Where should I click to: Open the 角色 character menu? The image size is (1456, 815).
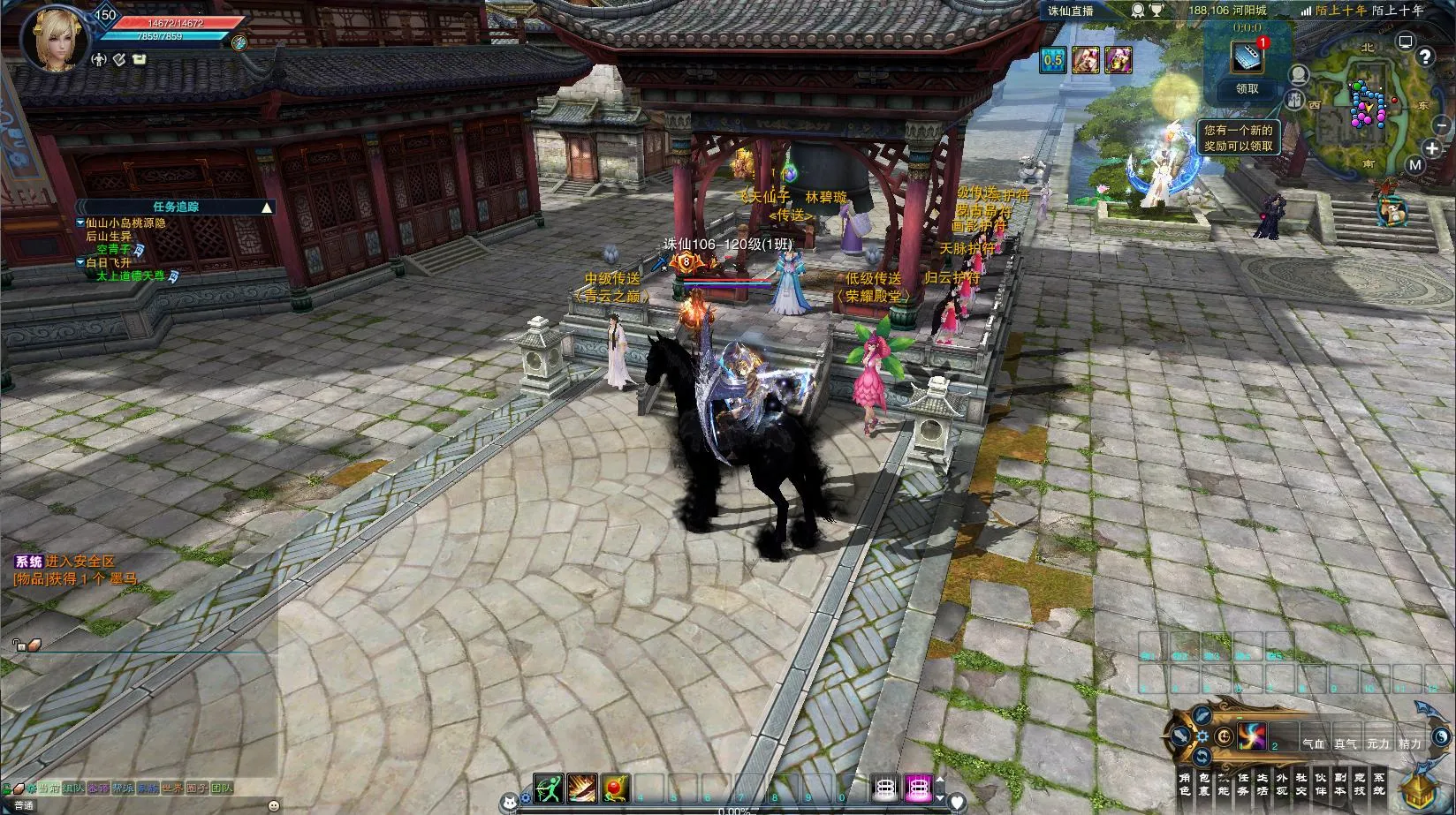coord(1184,783)
